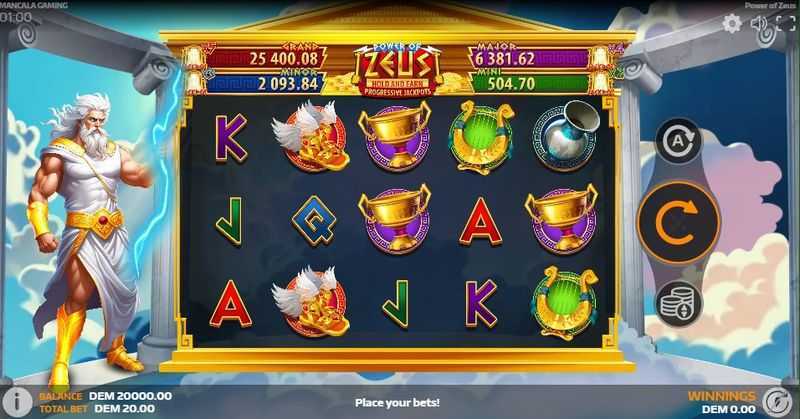Open the gear settings menu
The width and height of the screenshot is (800, 419).
pyautogui.click(x=732, y=23)
